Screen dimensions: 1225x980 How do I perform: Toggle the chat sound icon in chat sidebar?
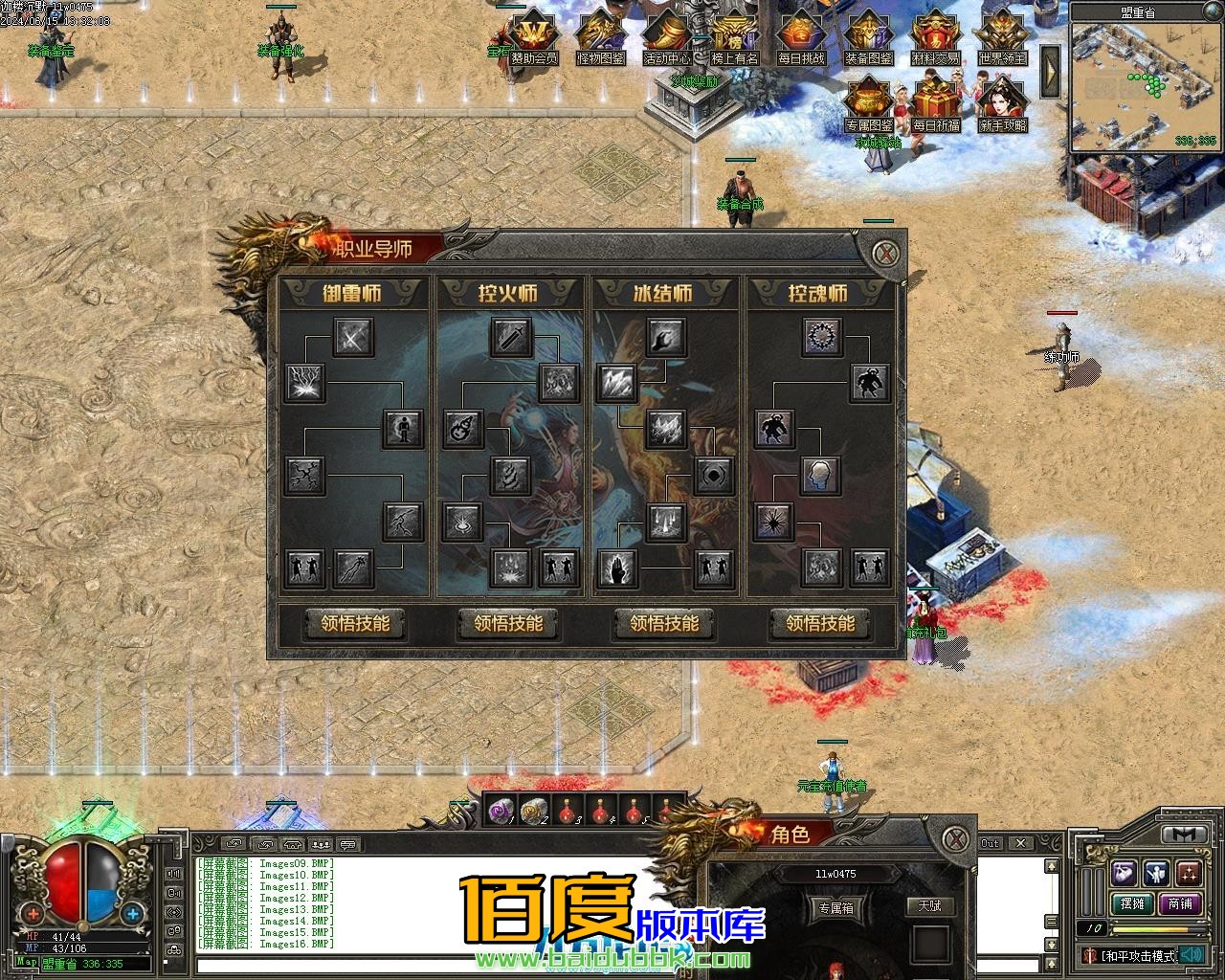click(173, 874)
